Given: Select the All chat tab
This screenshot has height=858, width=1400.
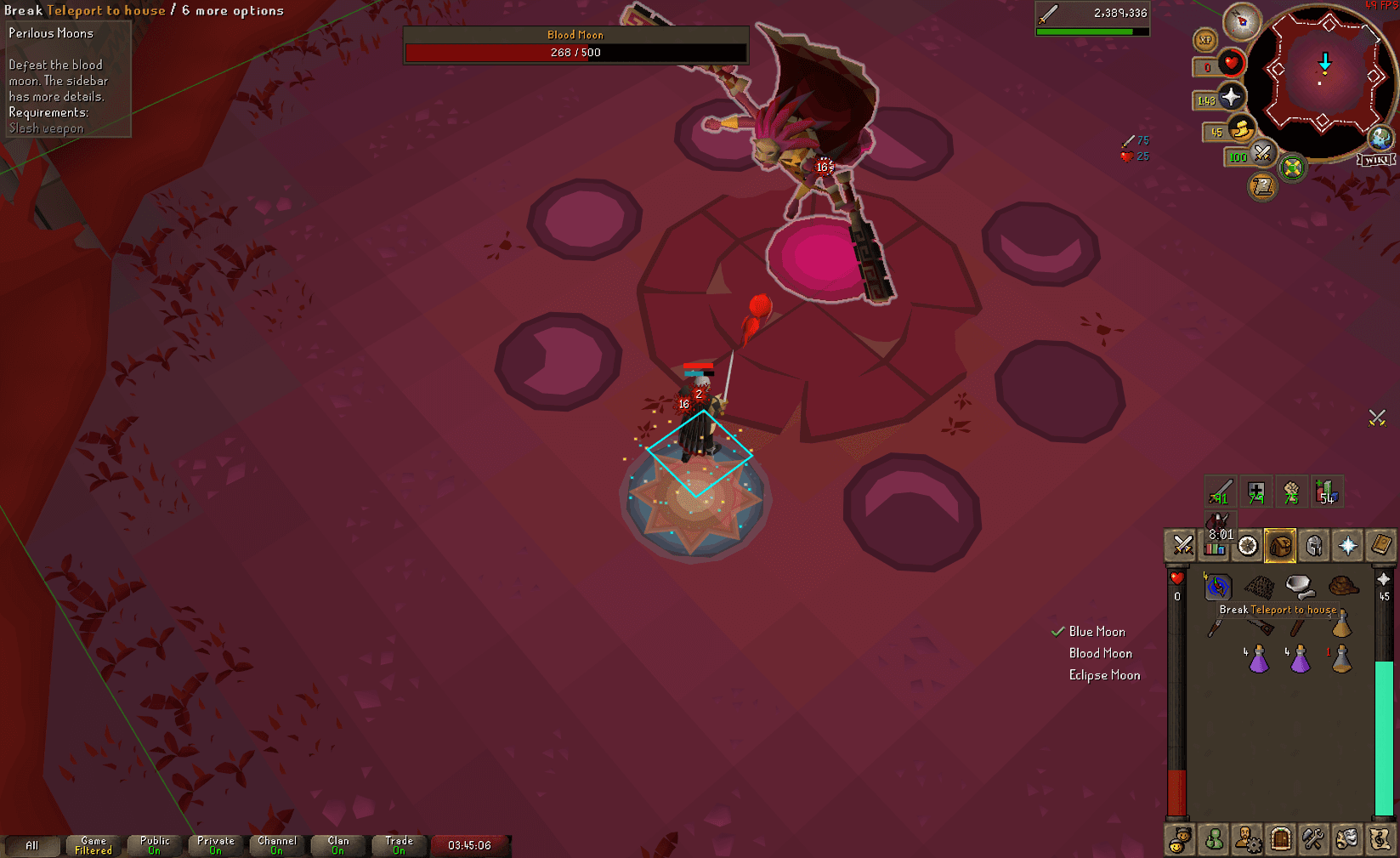Looking at the screenshot, I should coord(32,845).
